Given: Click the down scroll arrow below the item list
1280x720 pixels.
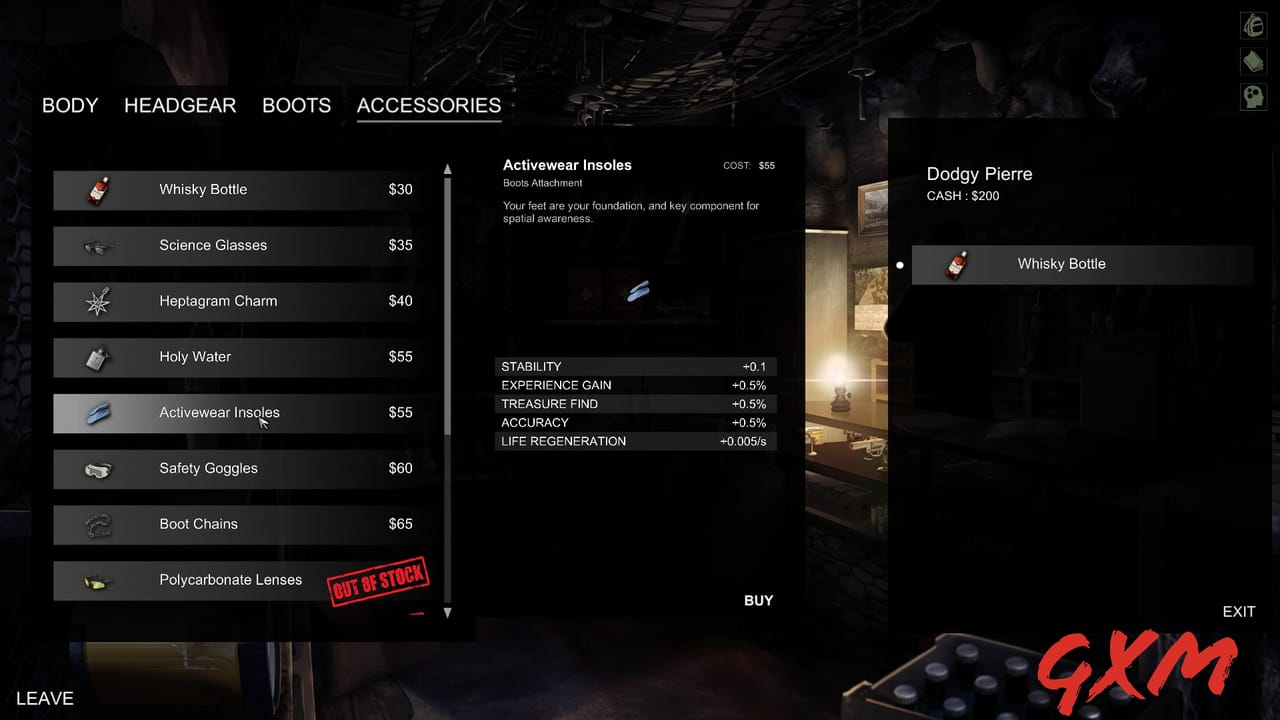Looking at the screenshot, I should coord(448,614).
